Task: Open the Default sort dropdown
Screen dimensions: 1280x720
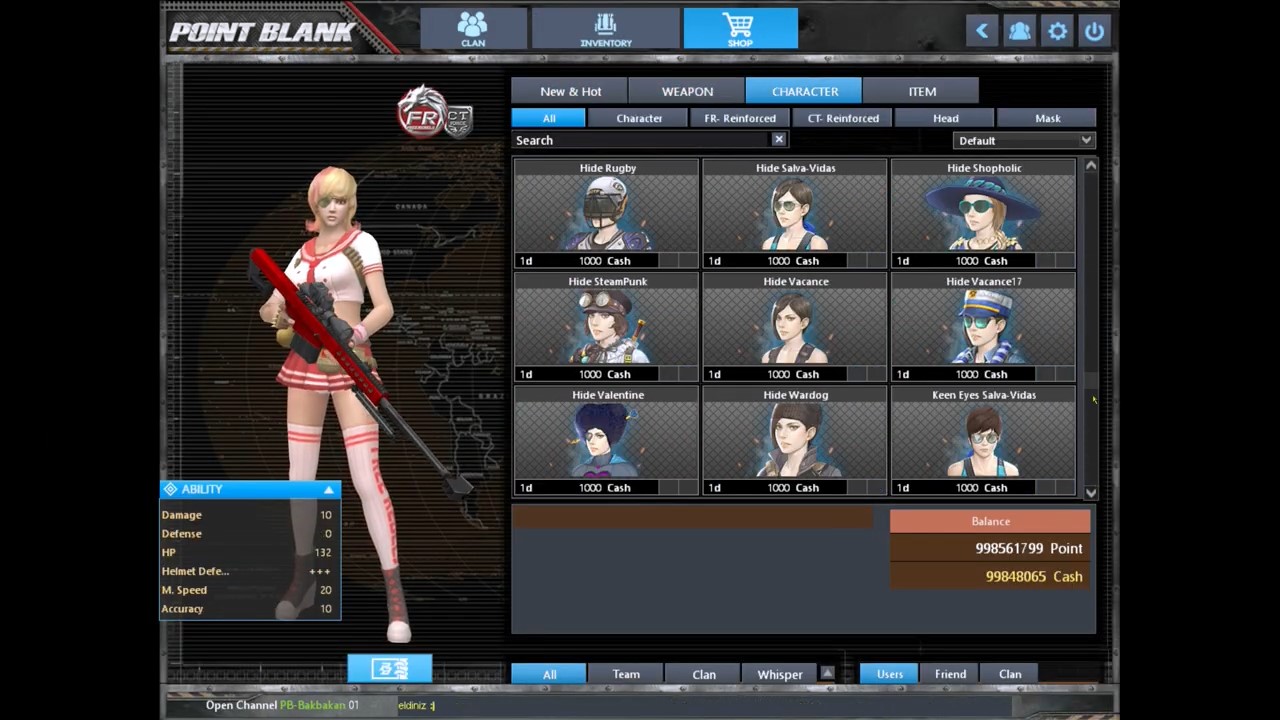Action: pos(1024,141)
